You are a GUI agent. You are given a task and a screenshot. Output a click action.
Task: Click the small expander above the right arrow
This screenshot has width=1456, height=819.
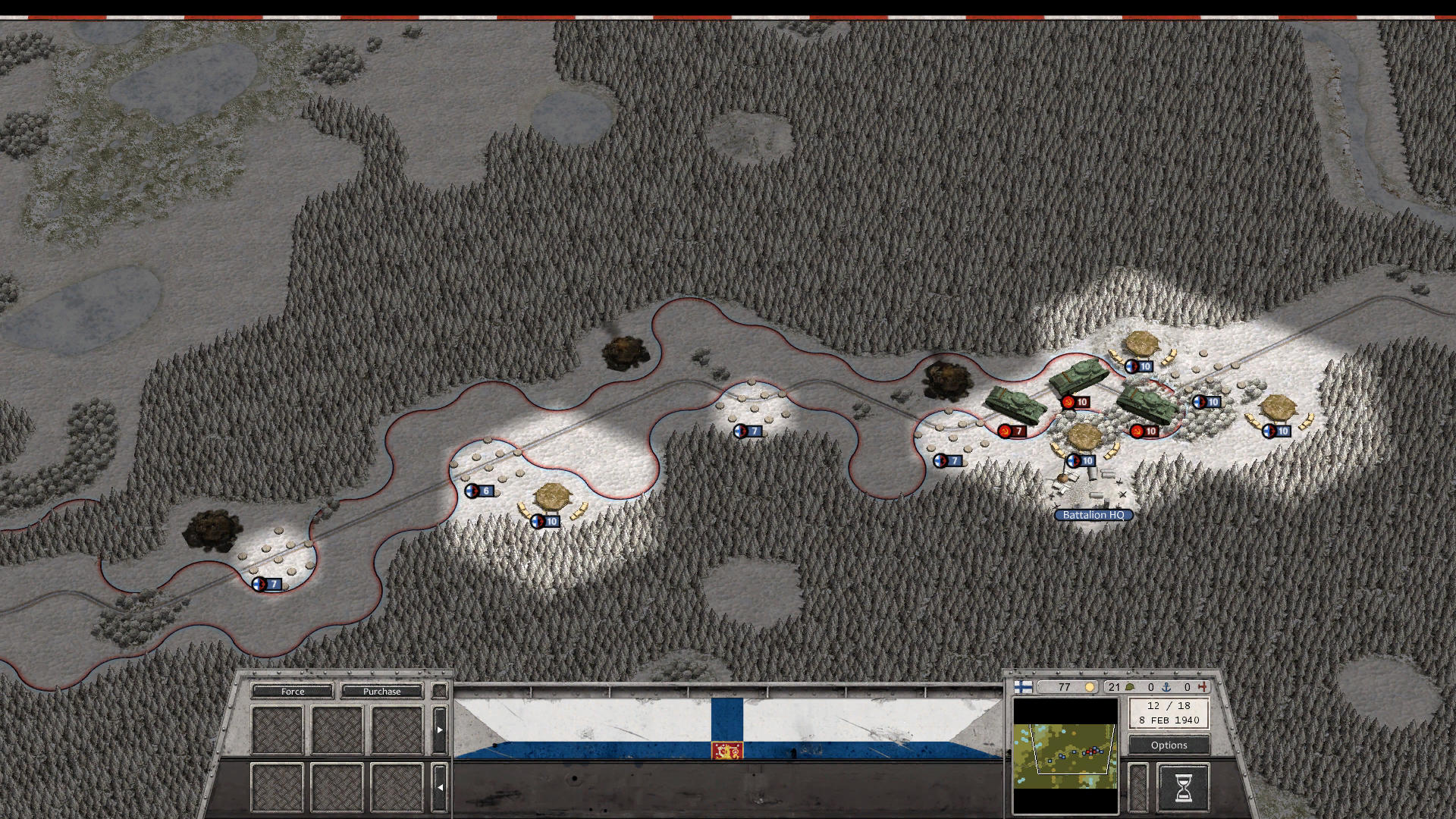pyautogui.click(x=438, y=690)
